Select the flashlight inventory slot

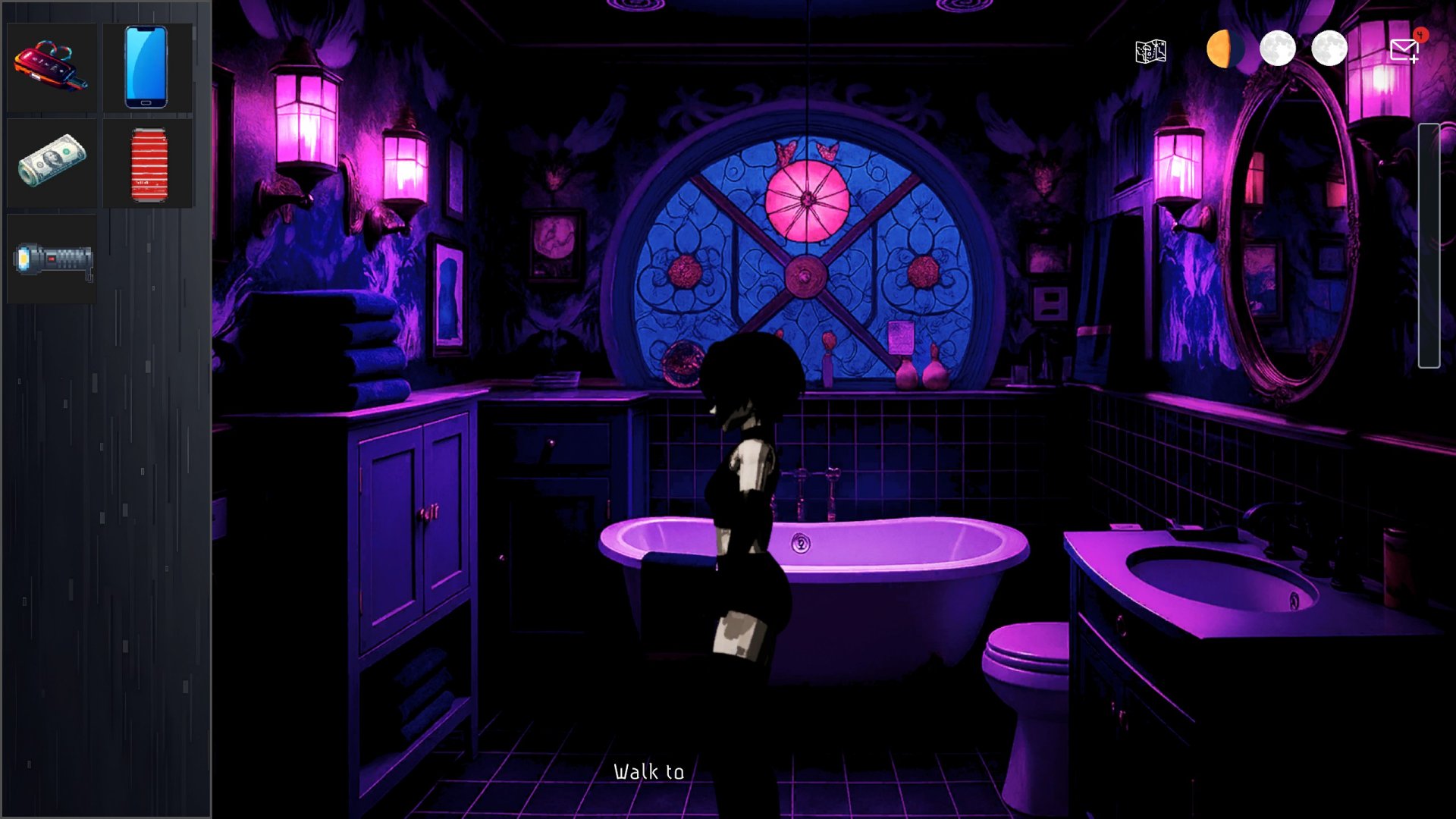click(52, 259)
